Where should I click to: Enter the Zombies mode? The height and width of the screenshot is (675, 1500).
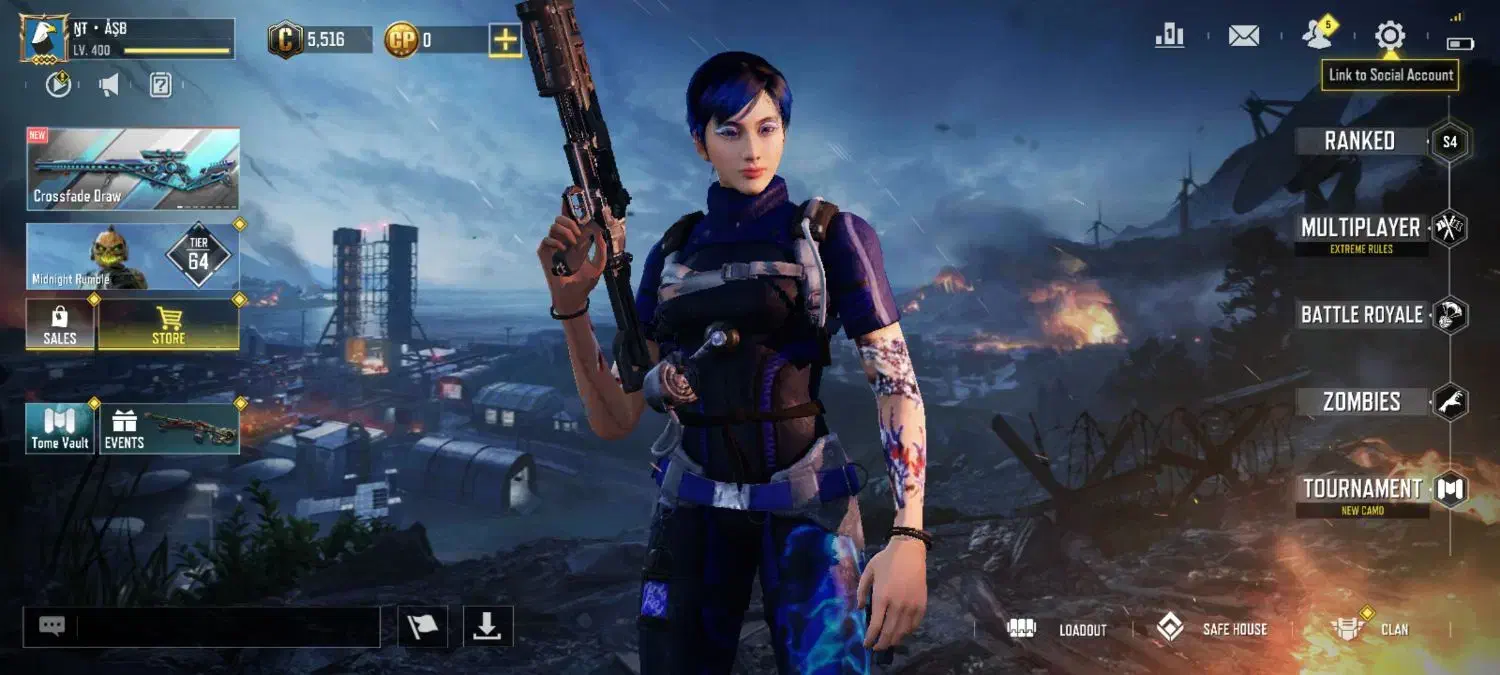[1361, 402]
